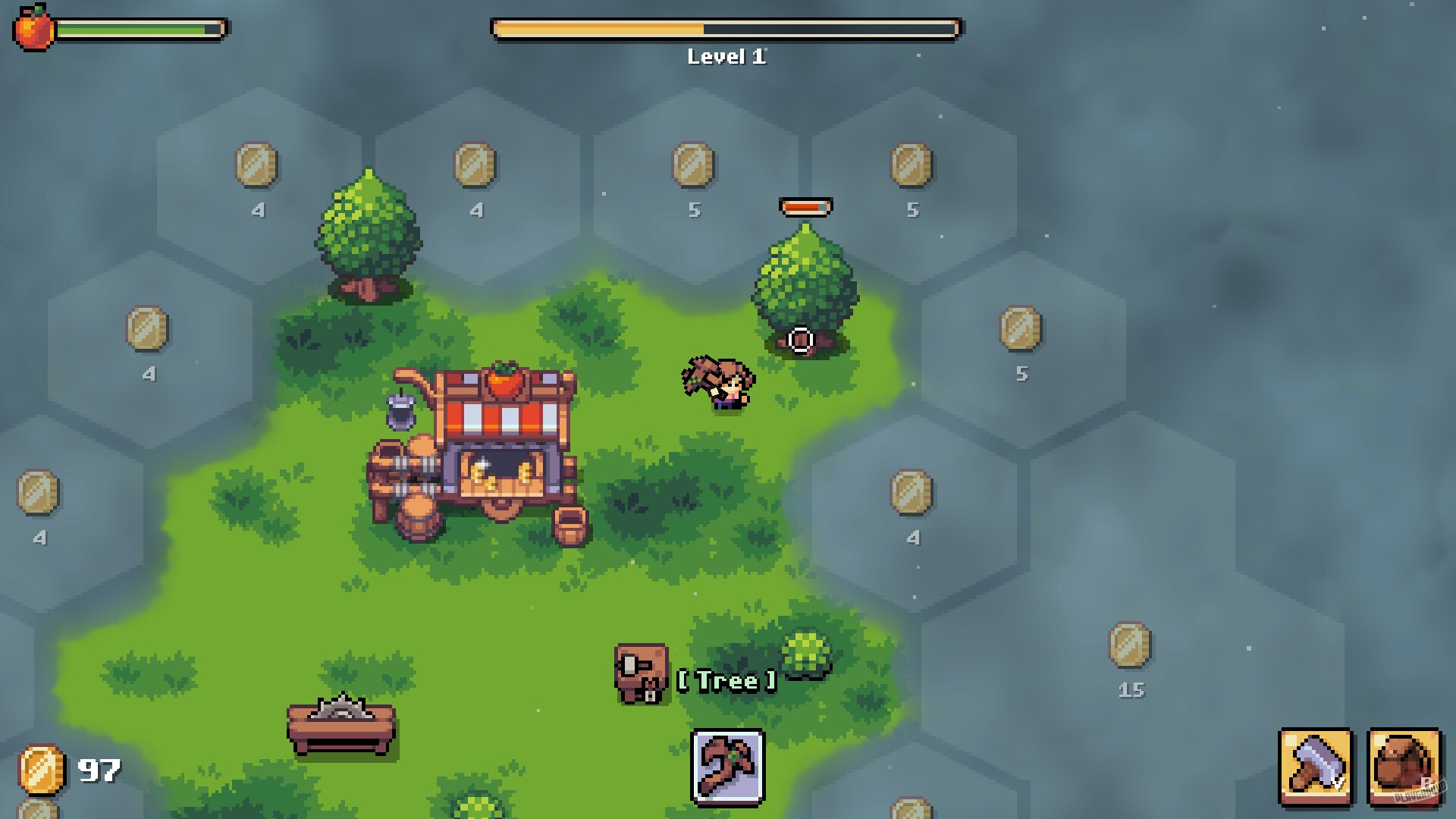
Task: Click the Level 1 text under the XP bar
Action: (726, 55)
